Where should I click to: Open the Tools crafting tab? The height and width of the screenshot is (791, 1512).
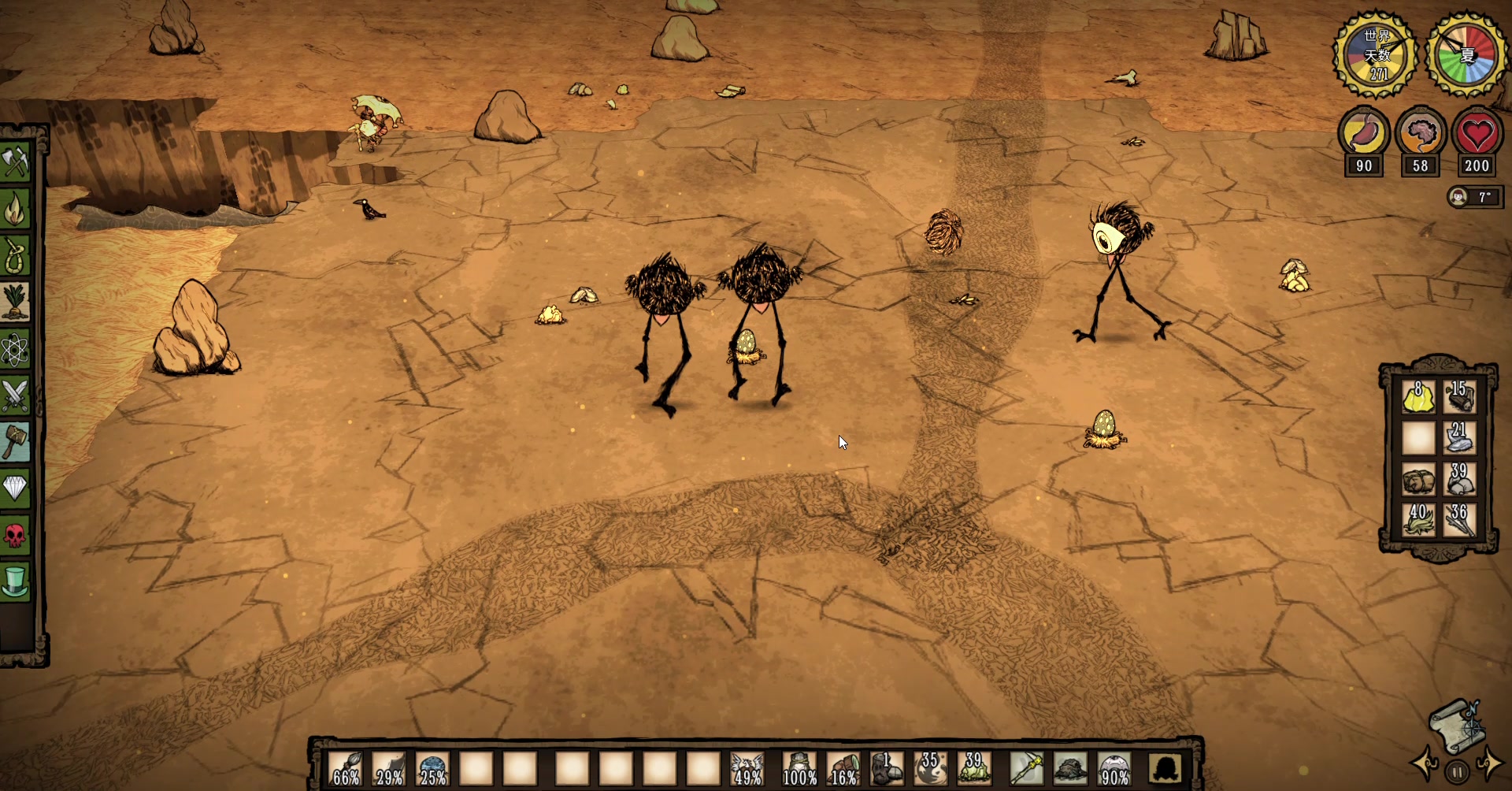click(16, 163)
